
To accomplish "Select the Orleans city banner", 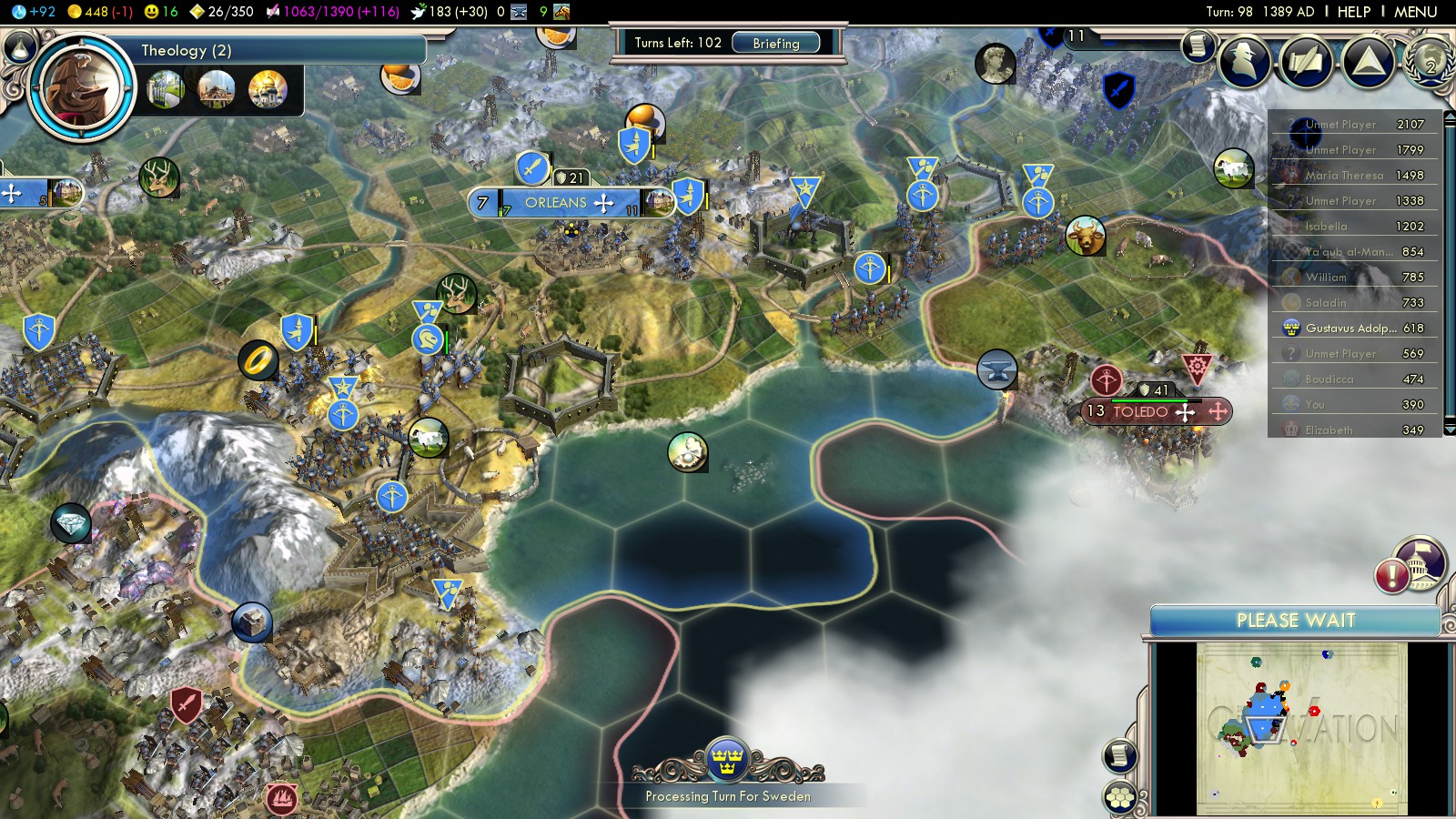I will tap(556, 203).
